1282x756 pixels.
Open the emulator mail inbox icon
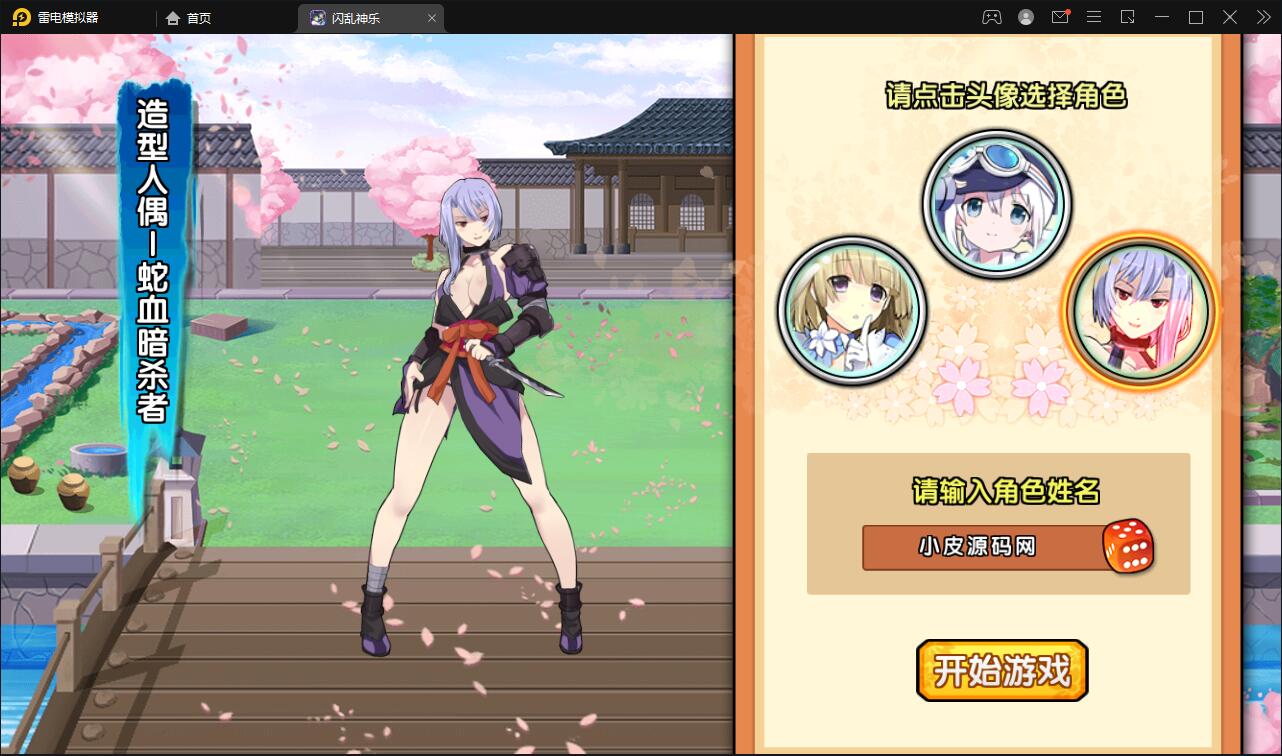tap(1060, 17)
